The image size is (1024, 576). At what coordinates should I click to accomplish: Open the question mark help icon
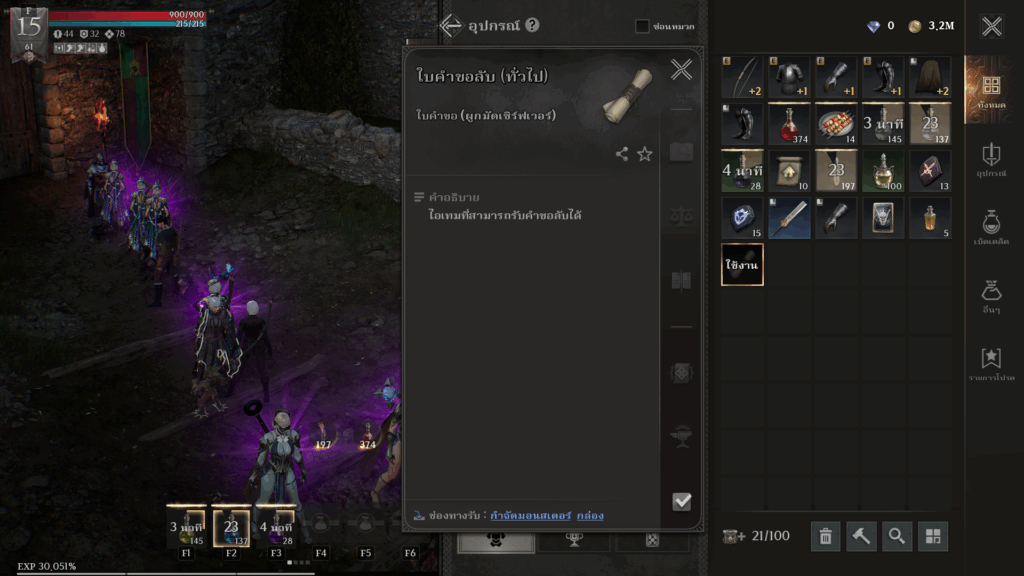point(532,25)
